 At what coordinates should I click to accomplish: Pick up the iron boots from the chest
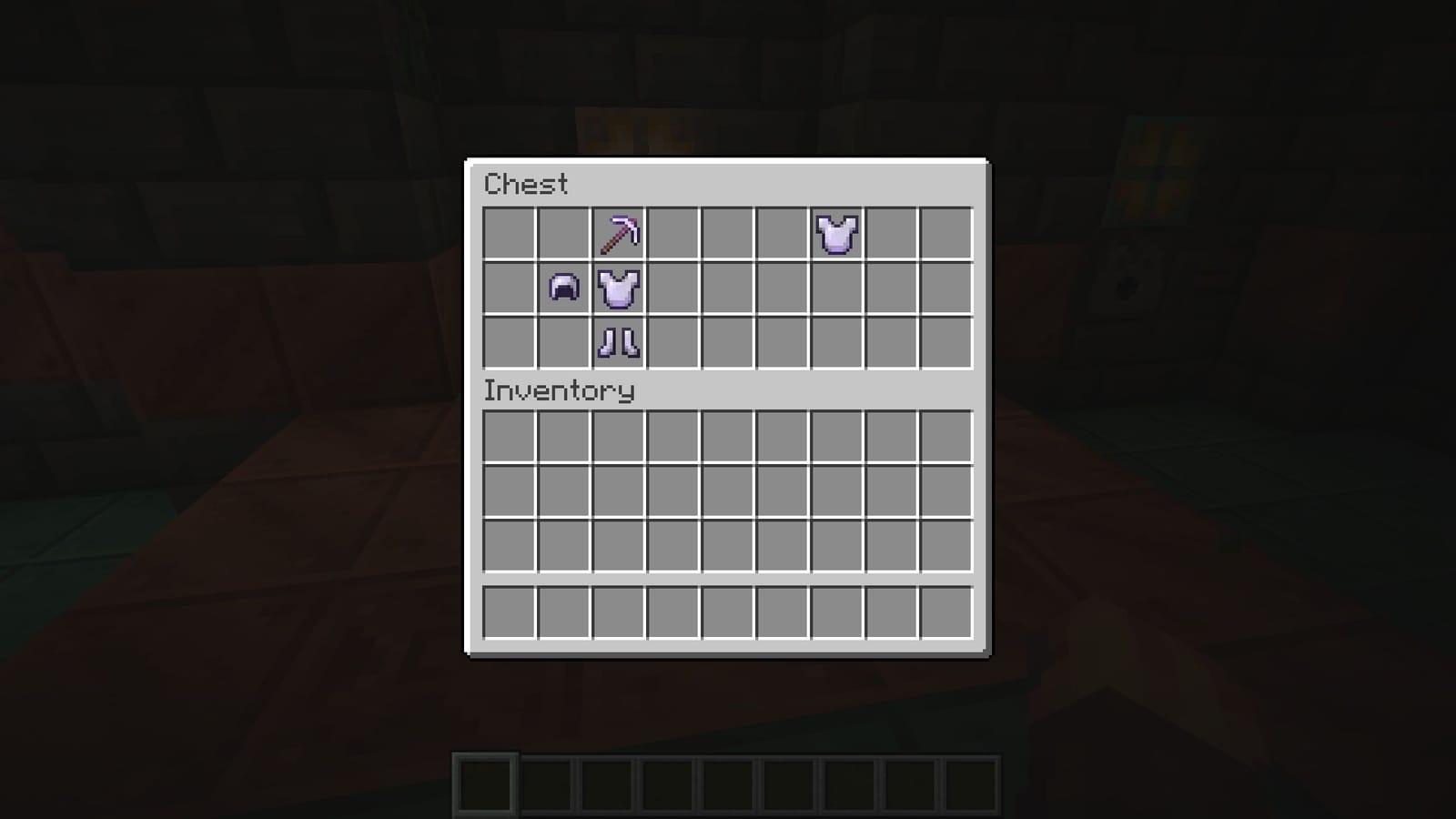point(619,344)
